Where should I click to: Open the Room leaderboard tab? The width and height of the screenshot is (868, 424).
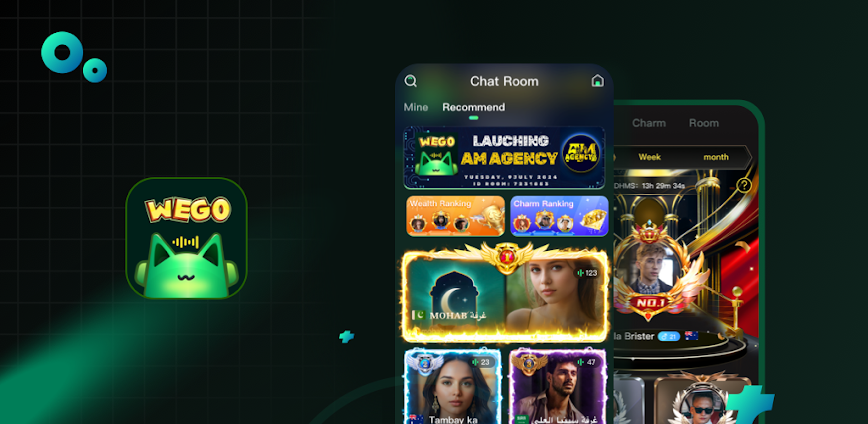[x=704, y=123]
